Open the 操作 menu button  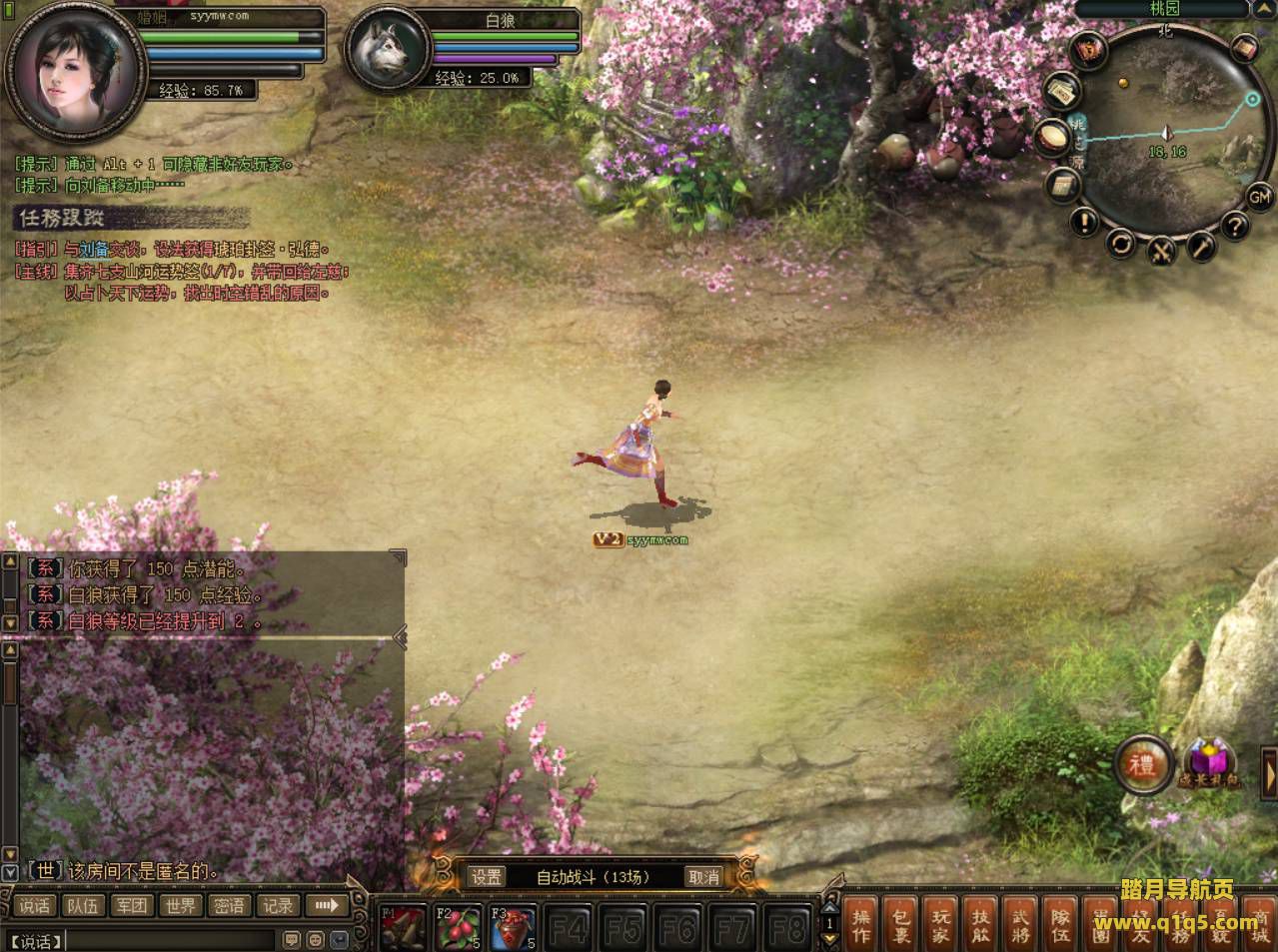862,924
